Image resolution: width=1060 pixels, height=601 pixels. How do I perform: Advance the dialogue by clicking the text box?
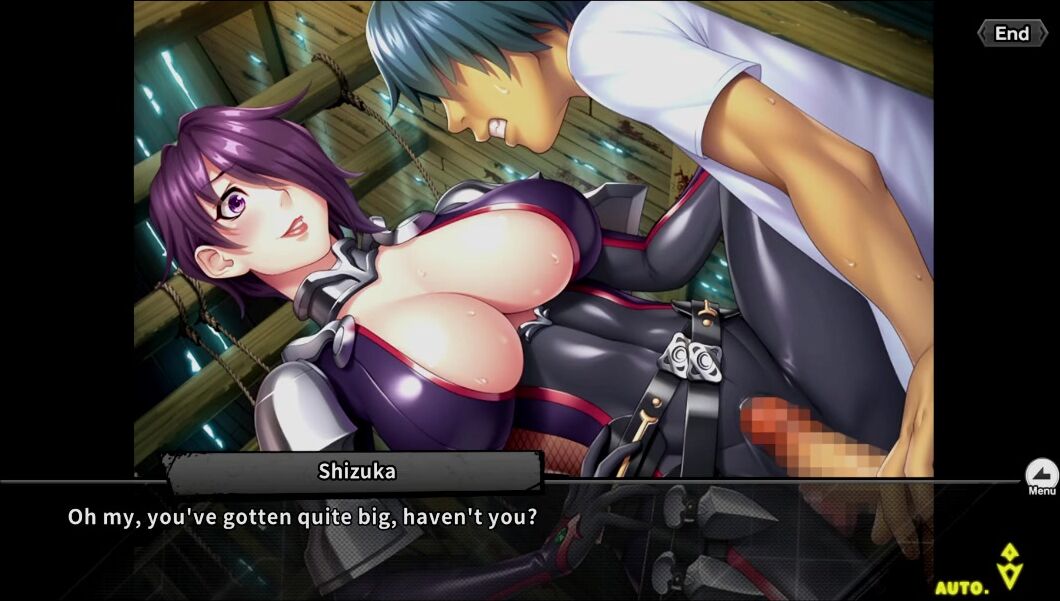pos(500,540)
